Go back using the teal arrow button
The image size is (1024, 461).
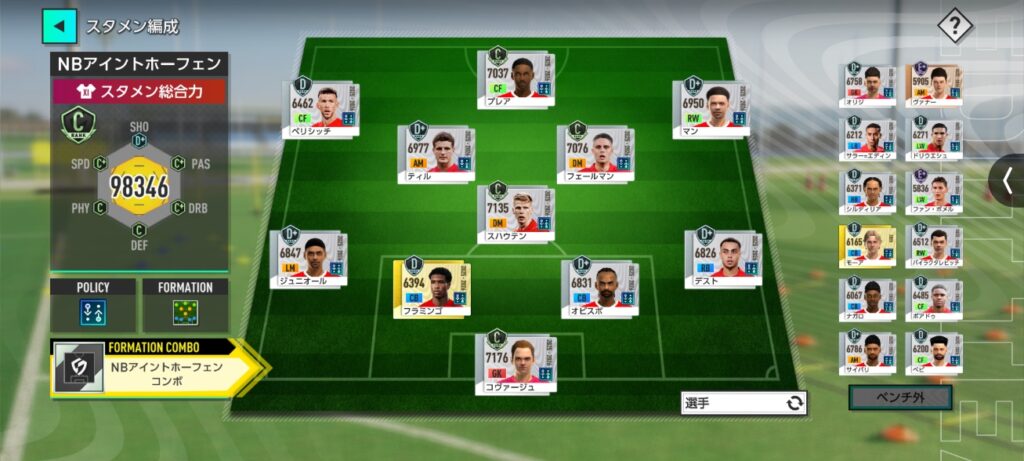[58, 26]
